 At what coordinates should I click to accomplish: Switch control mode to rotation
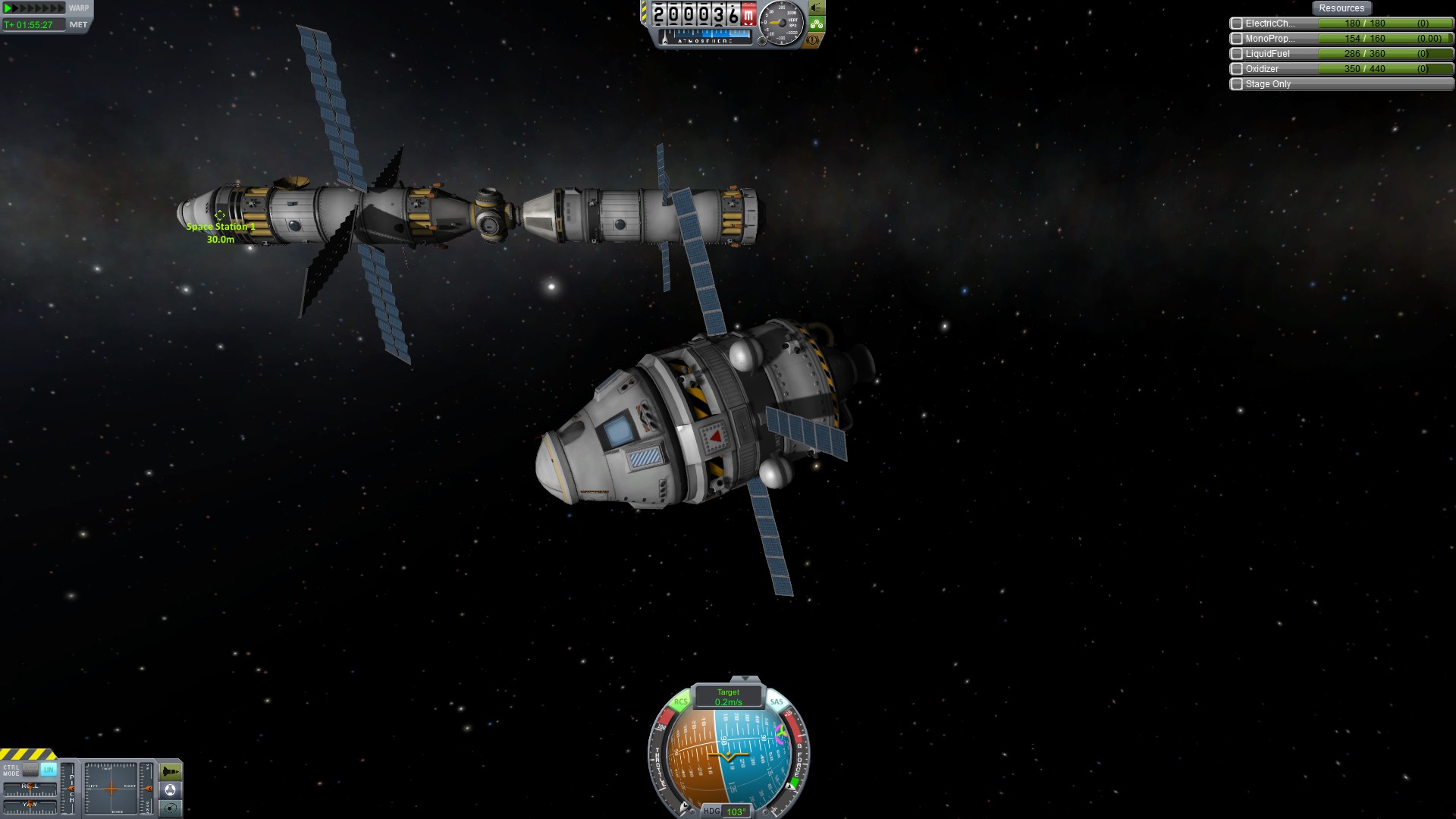tap(30, 770)
